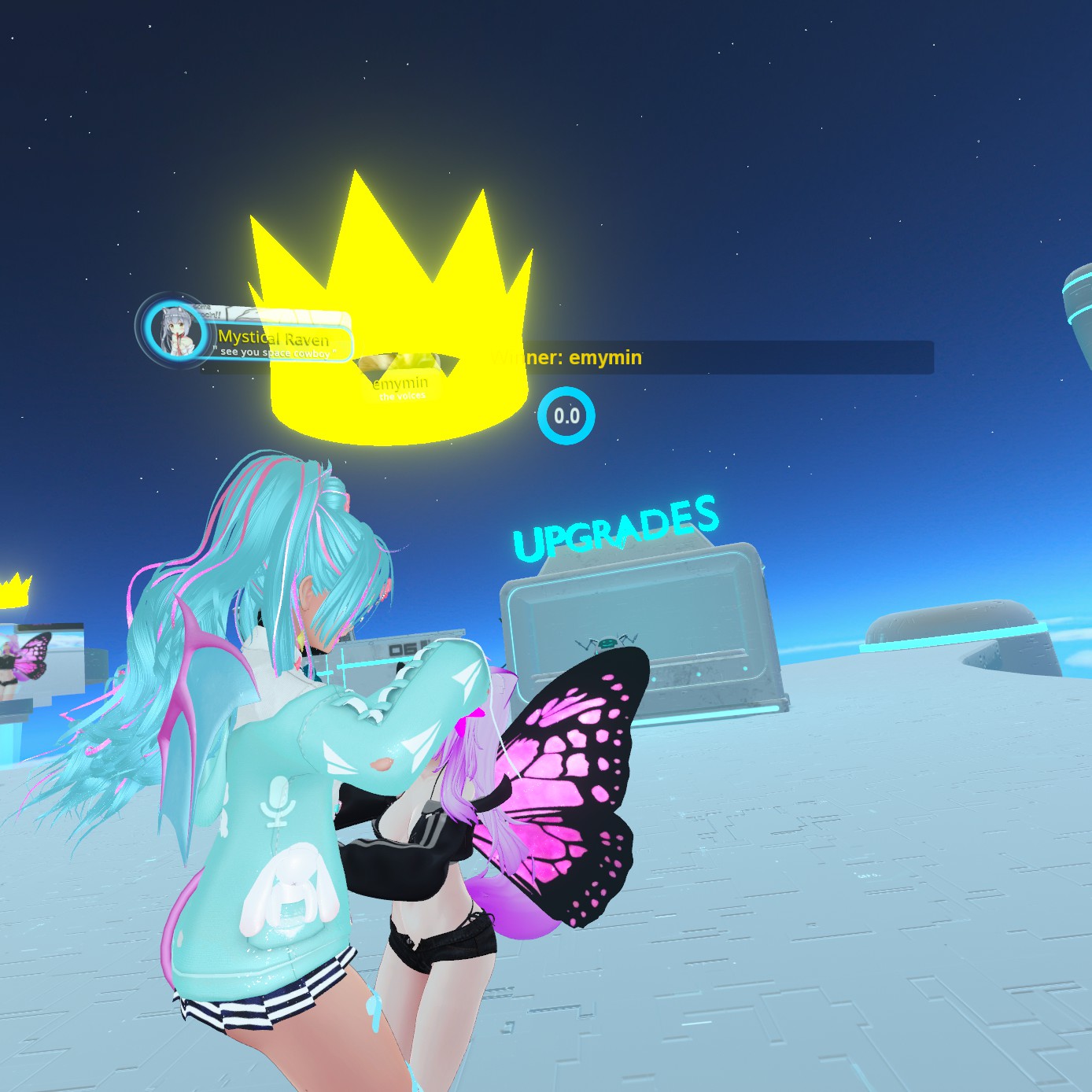Click Mystical Raven's round avatar thumbnail
The image size is (1092, 1092).
174,329
